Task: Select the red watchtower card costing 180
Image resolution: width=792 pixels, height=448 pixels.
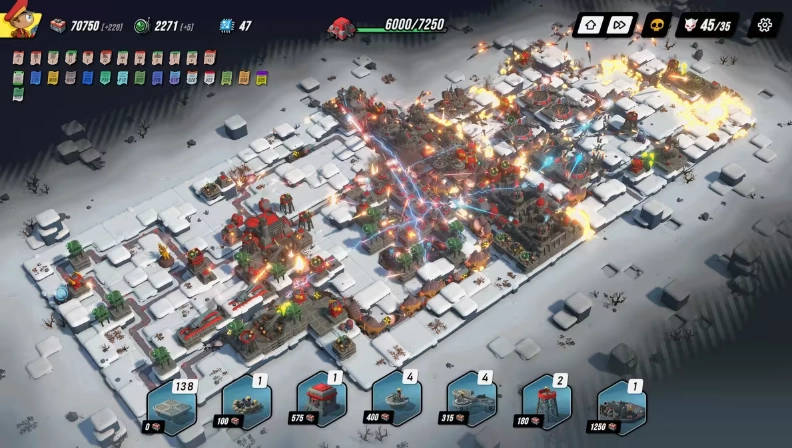Action: [546, 400]
